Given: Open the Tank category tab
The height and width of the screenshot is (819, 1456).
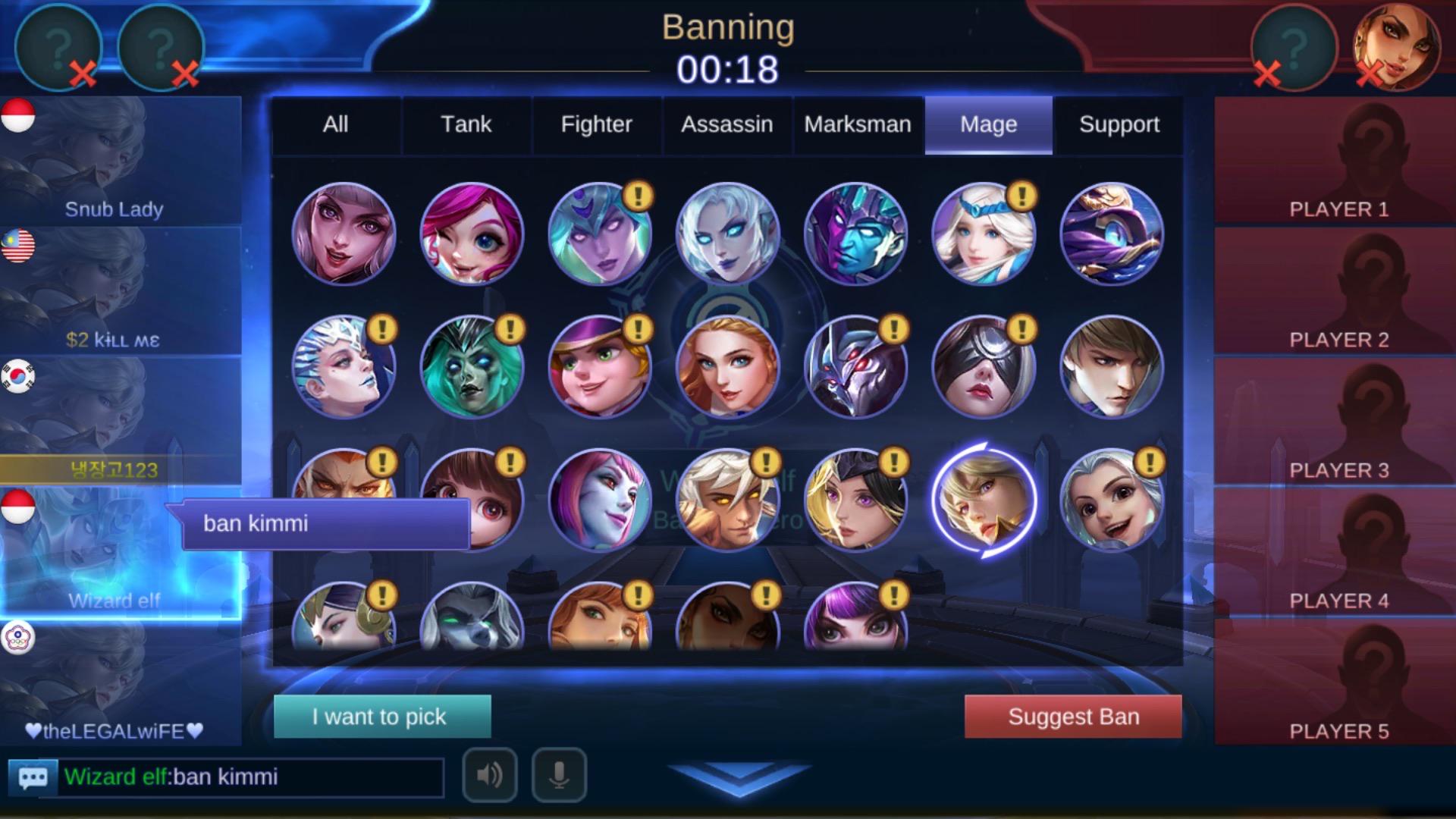Looking at the screenshot, I should pyautogui.click(x=466, y=124).
